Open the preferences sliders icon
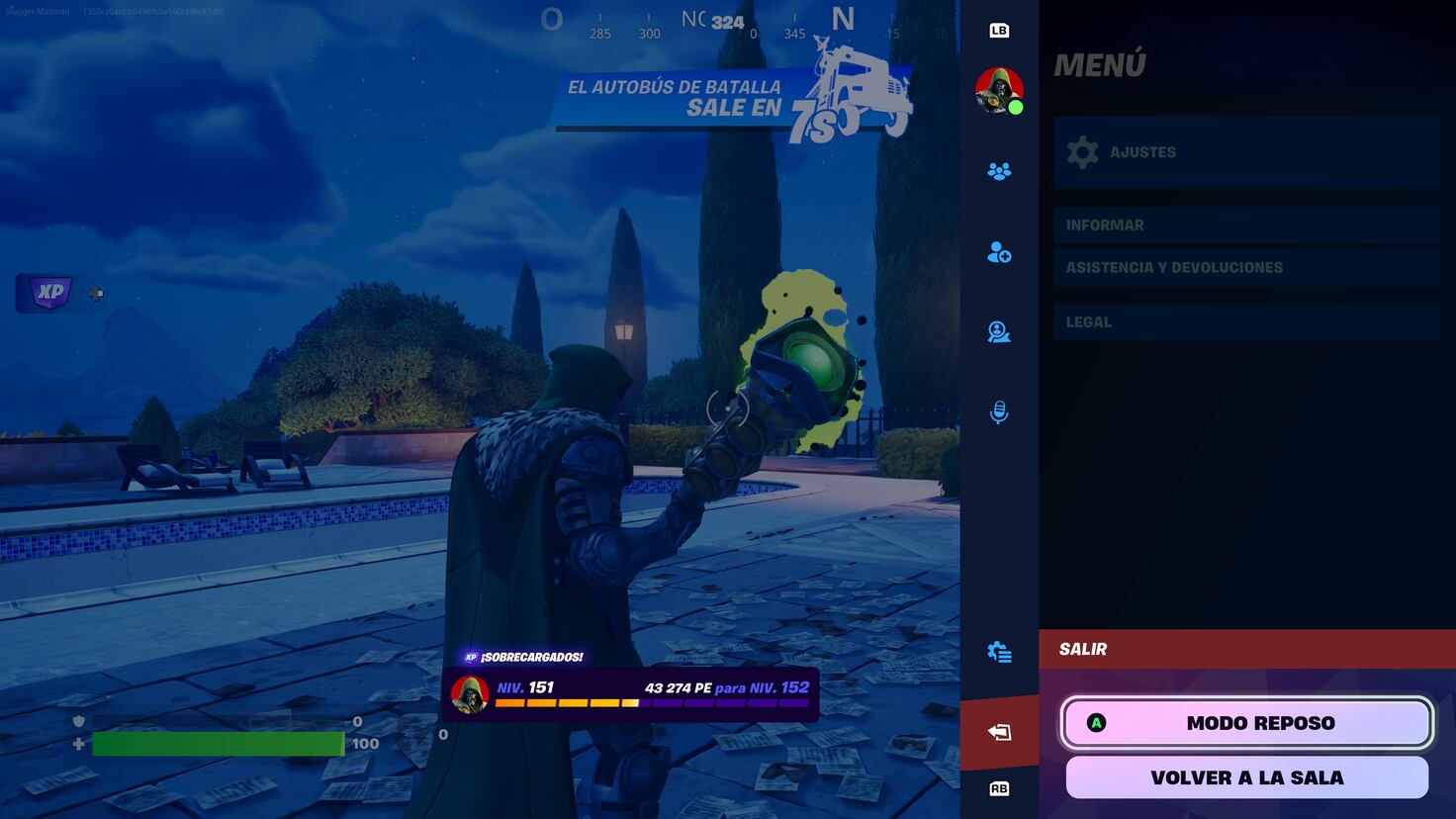 pos(999,652)
